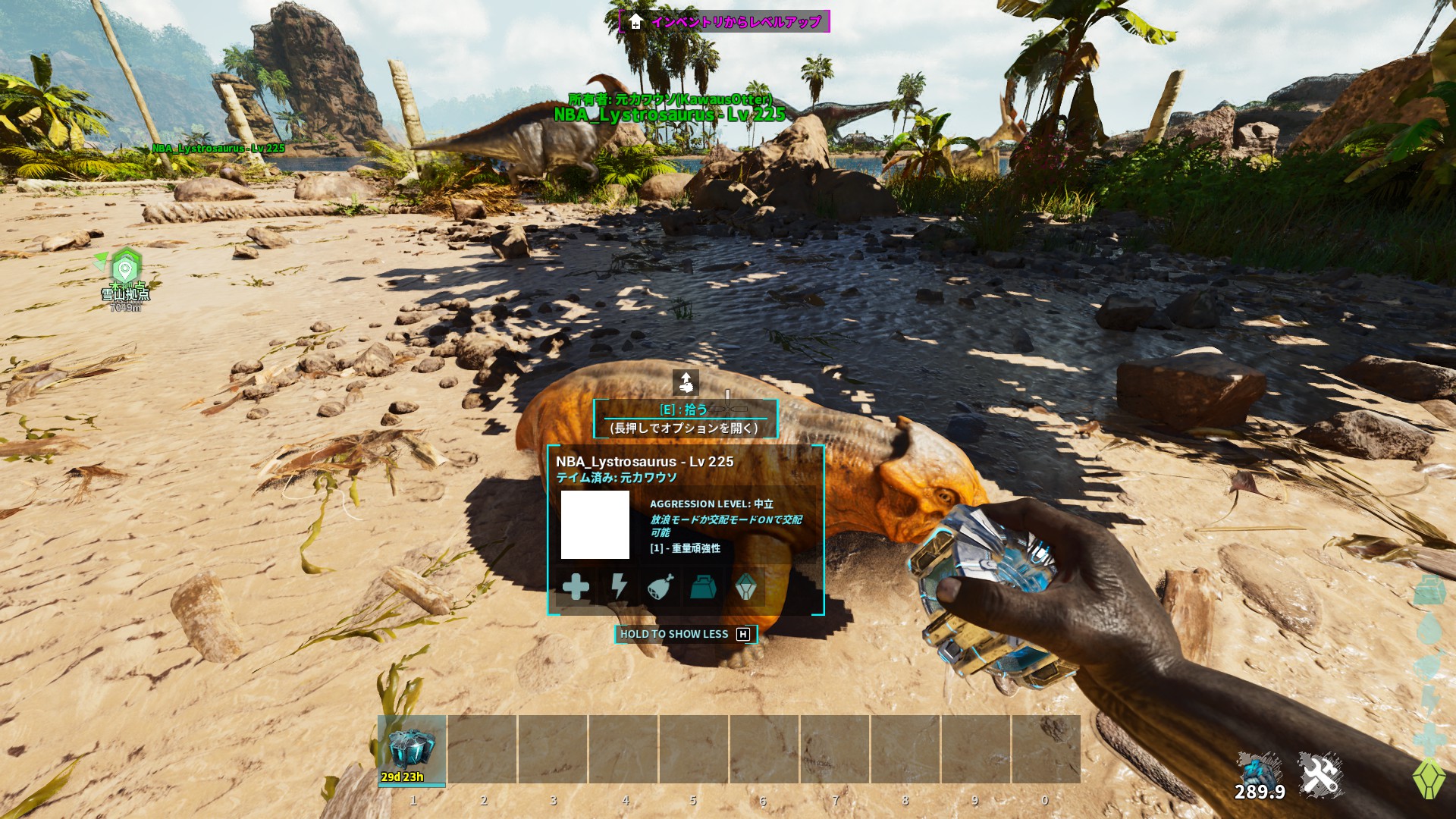Screen dimensions: 1456x819
Task: Click the food meat stat icon
Action: click(x=661, y=586)
